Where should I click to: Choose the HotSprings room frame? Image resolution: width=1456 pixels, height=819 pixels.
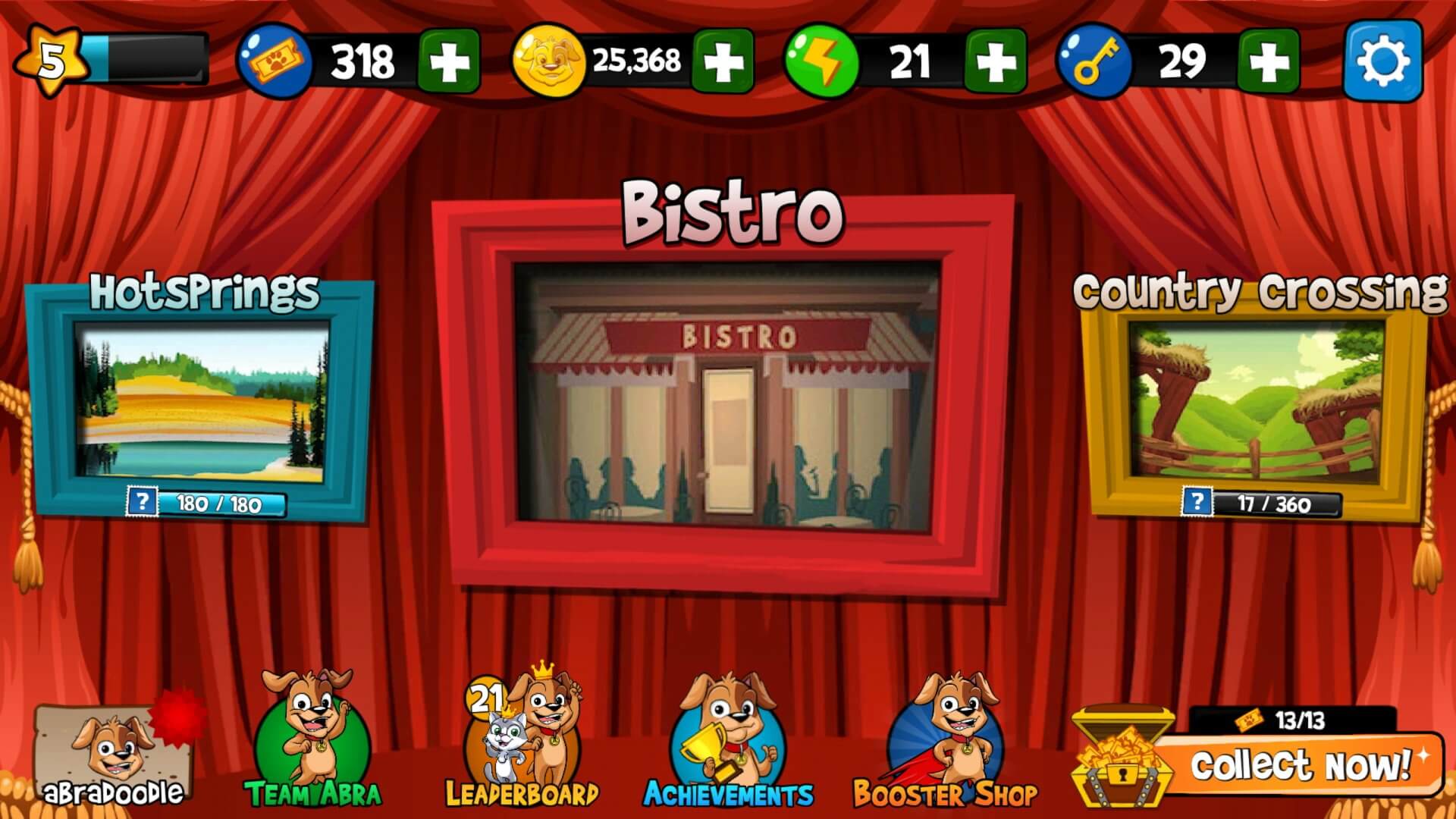[202, 402]
